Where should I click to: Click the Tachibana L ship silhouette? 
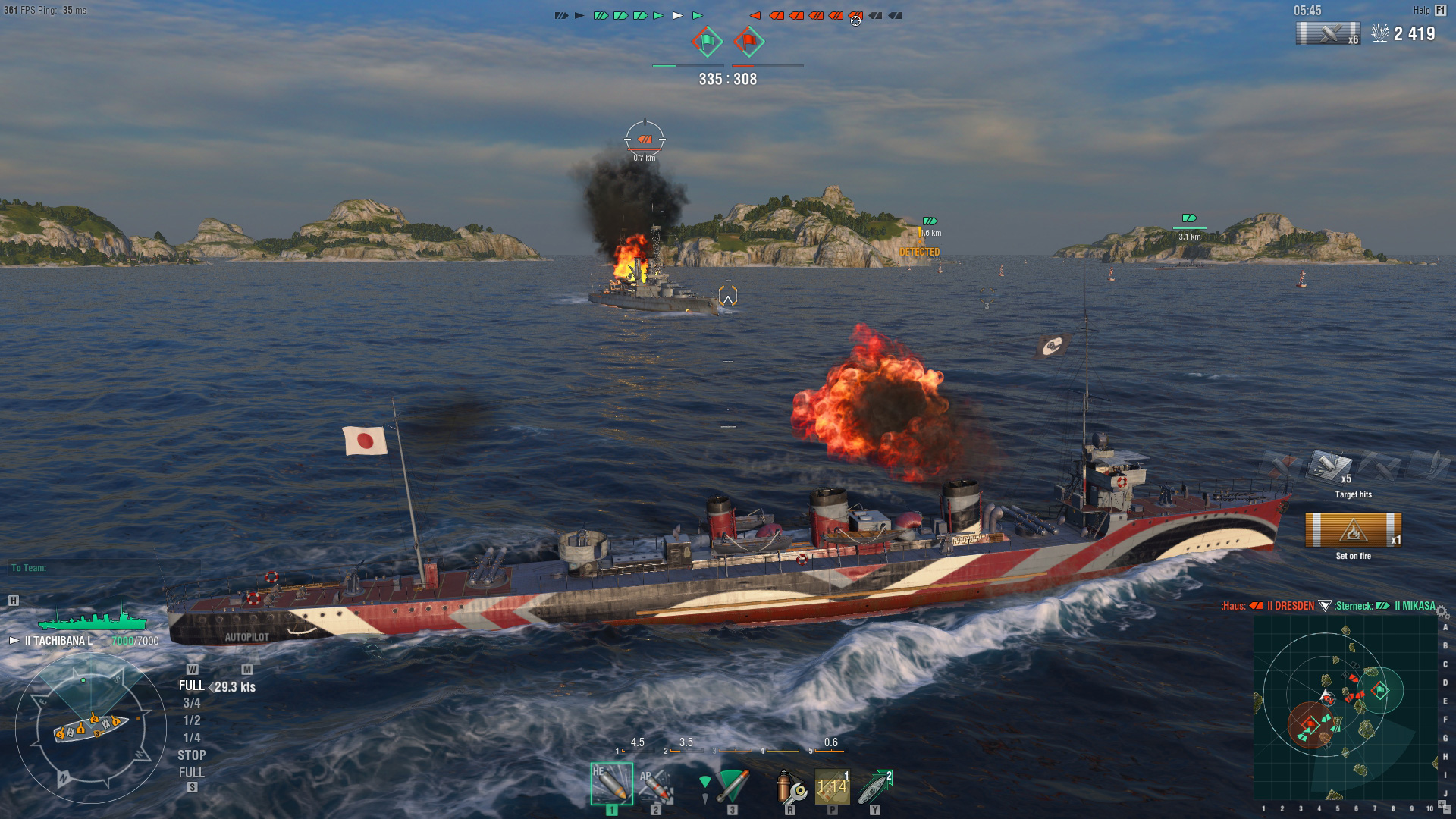(x=93, y=620)
